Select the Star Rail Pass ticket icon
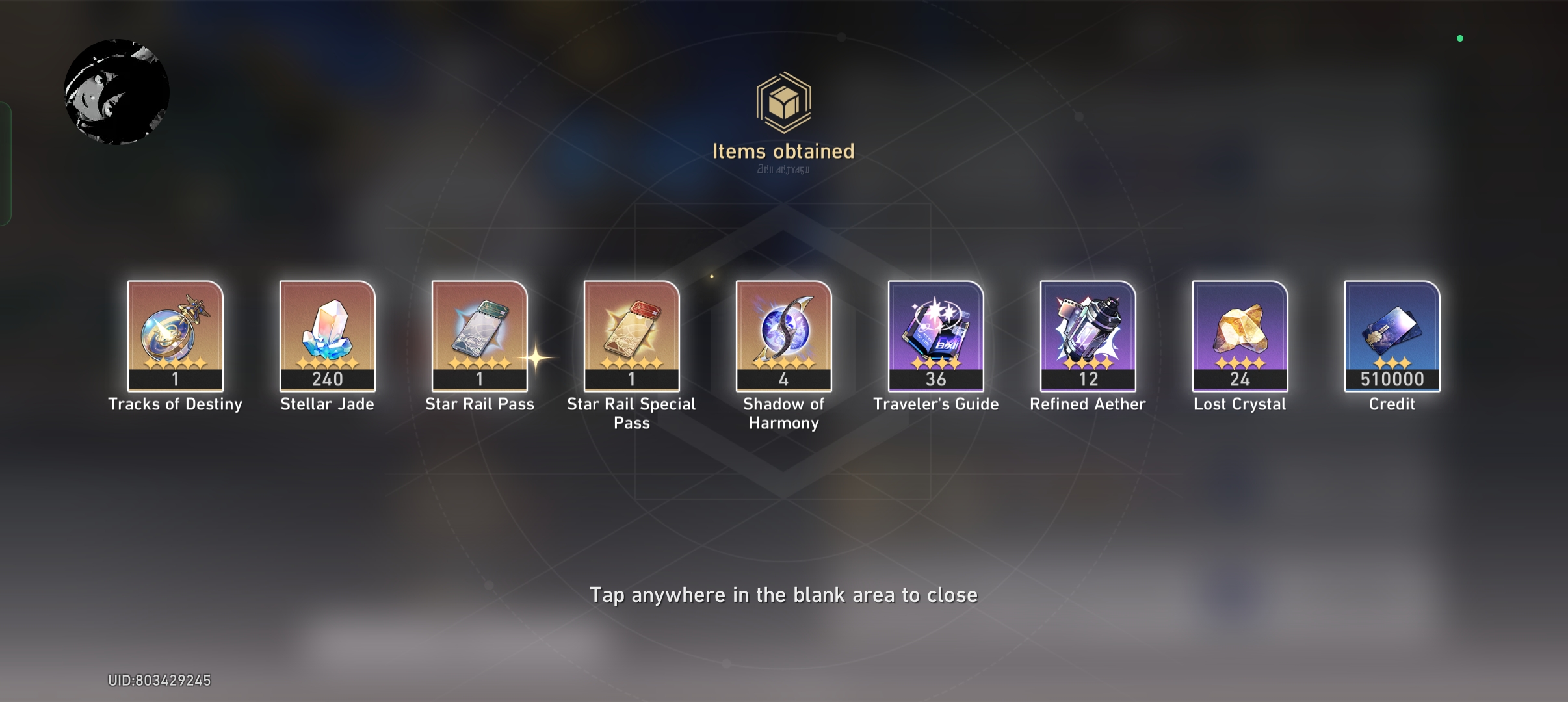The image size is (1568, 702). [x=480, y=335]
